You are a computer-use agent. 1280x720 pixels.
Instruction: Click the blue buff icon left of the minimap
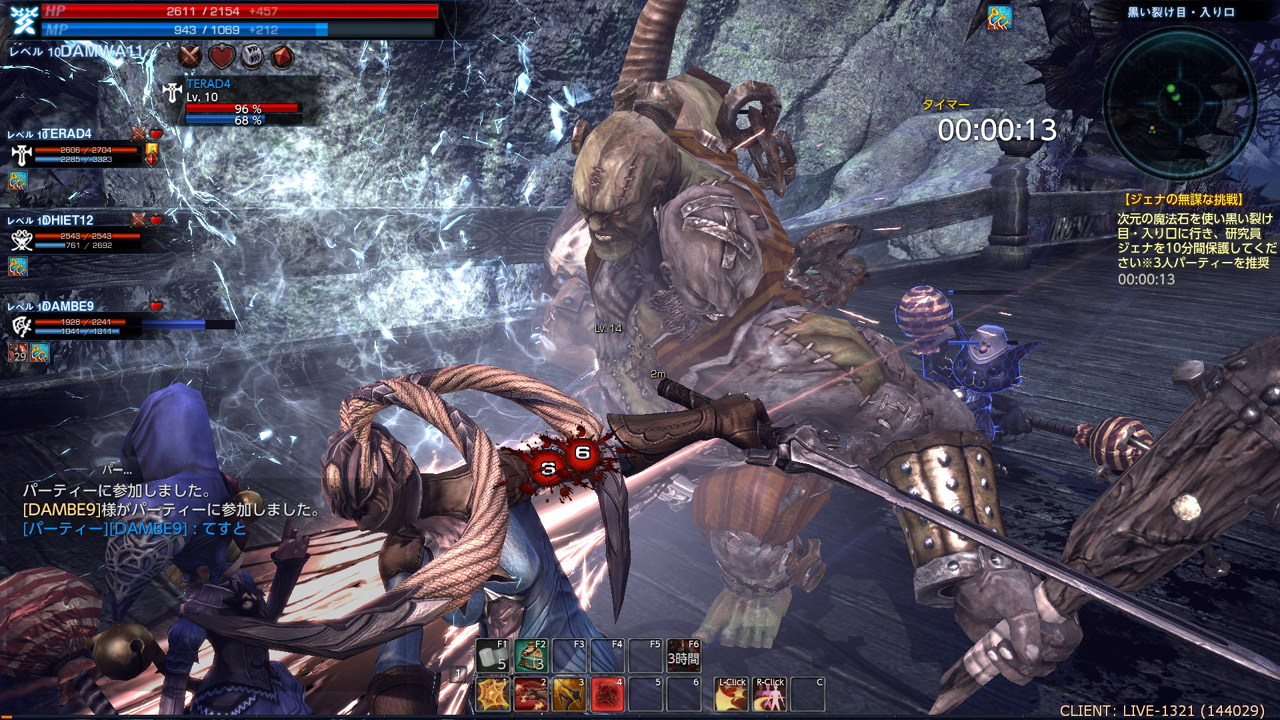[x=999, y=17]
